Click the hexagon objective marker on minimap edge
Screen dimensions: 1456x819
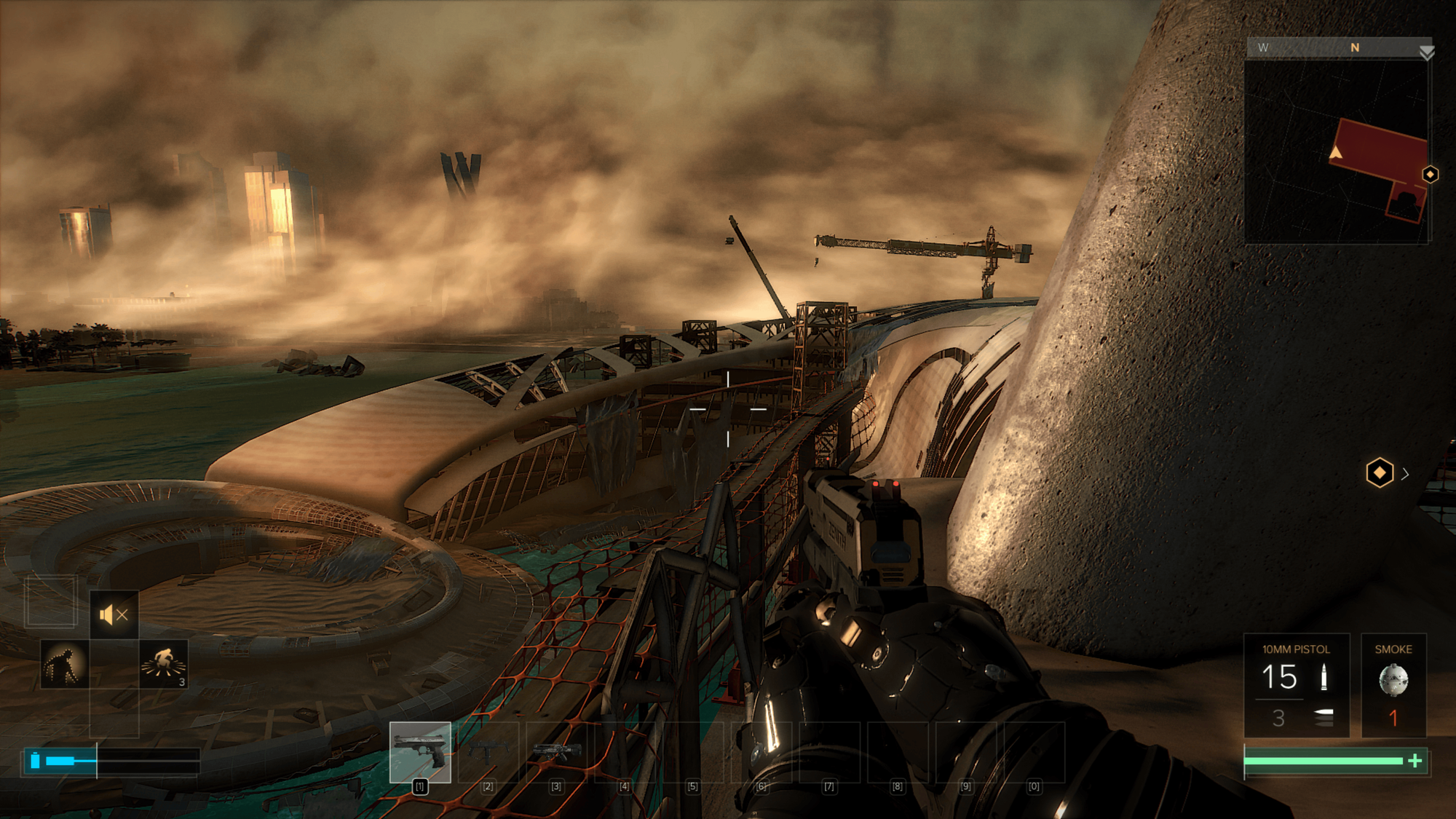click(1430, 175)
